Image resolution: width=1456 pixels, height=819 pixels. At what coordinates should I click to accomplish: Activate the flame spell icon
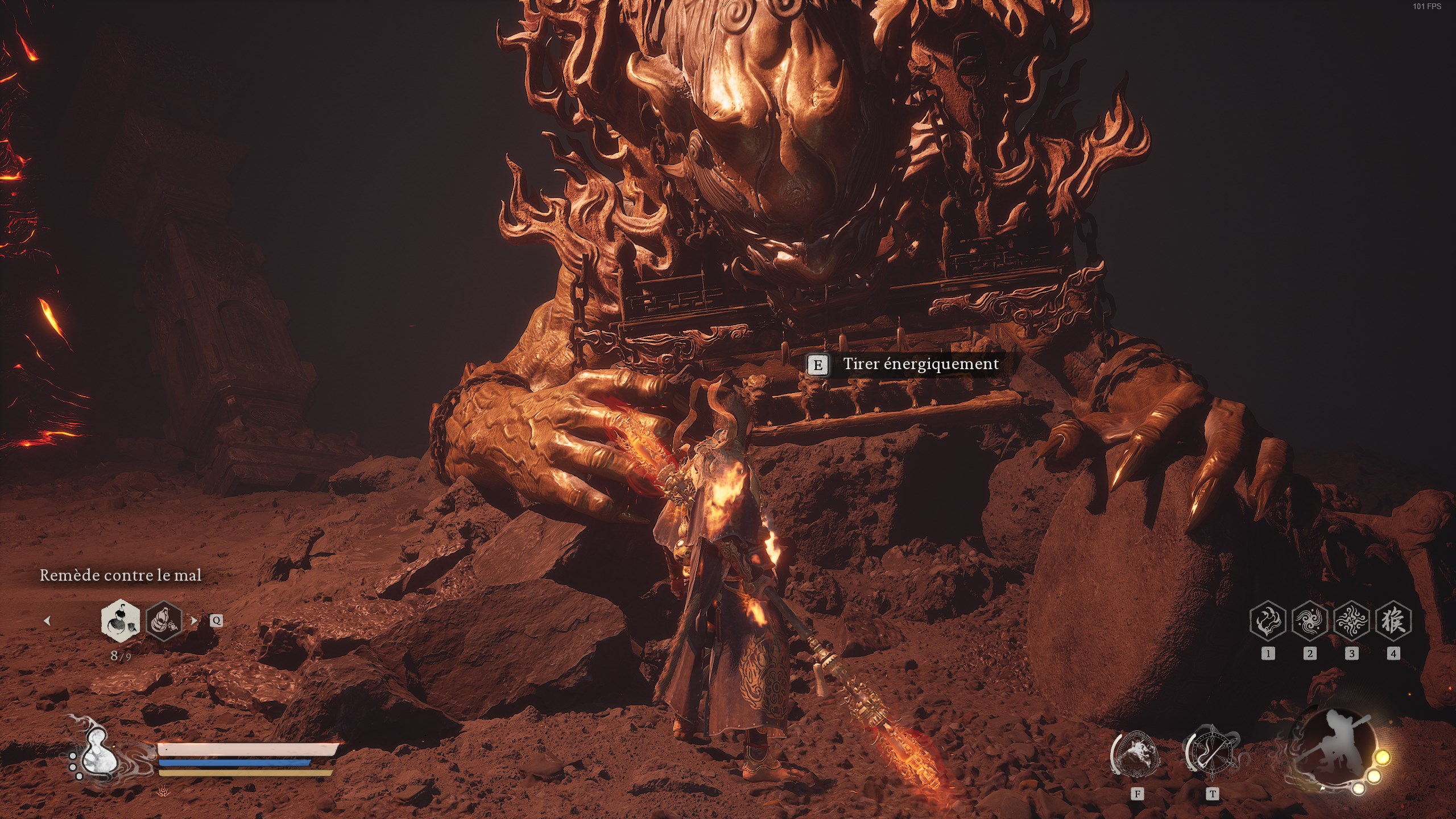(1268, 621)
